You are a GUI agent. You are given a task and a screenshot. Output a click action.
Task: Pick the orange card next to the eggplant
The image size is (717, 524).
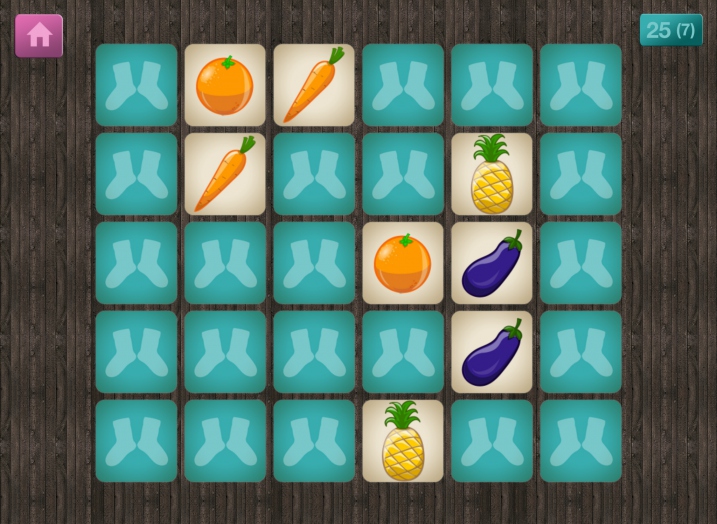(x=403, y=263)
